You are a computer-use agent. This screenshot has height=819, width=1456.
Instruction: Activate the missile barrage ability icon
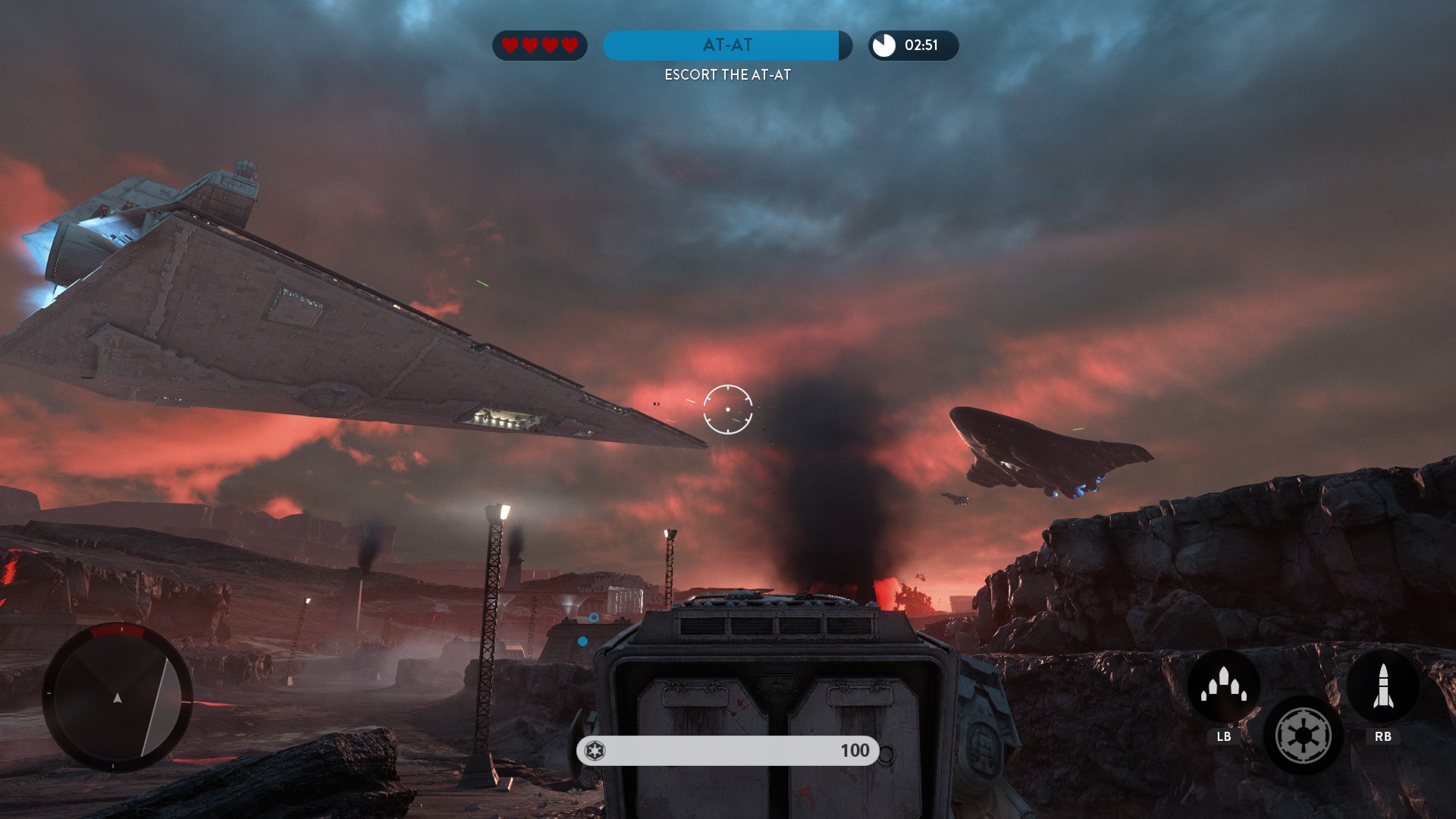(x=1223, y=686)
